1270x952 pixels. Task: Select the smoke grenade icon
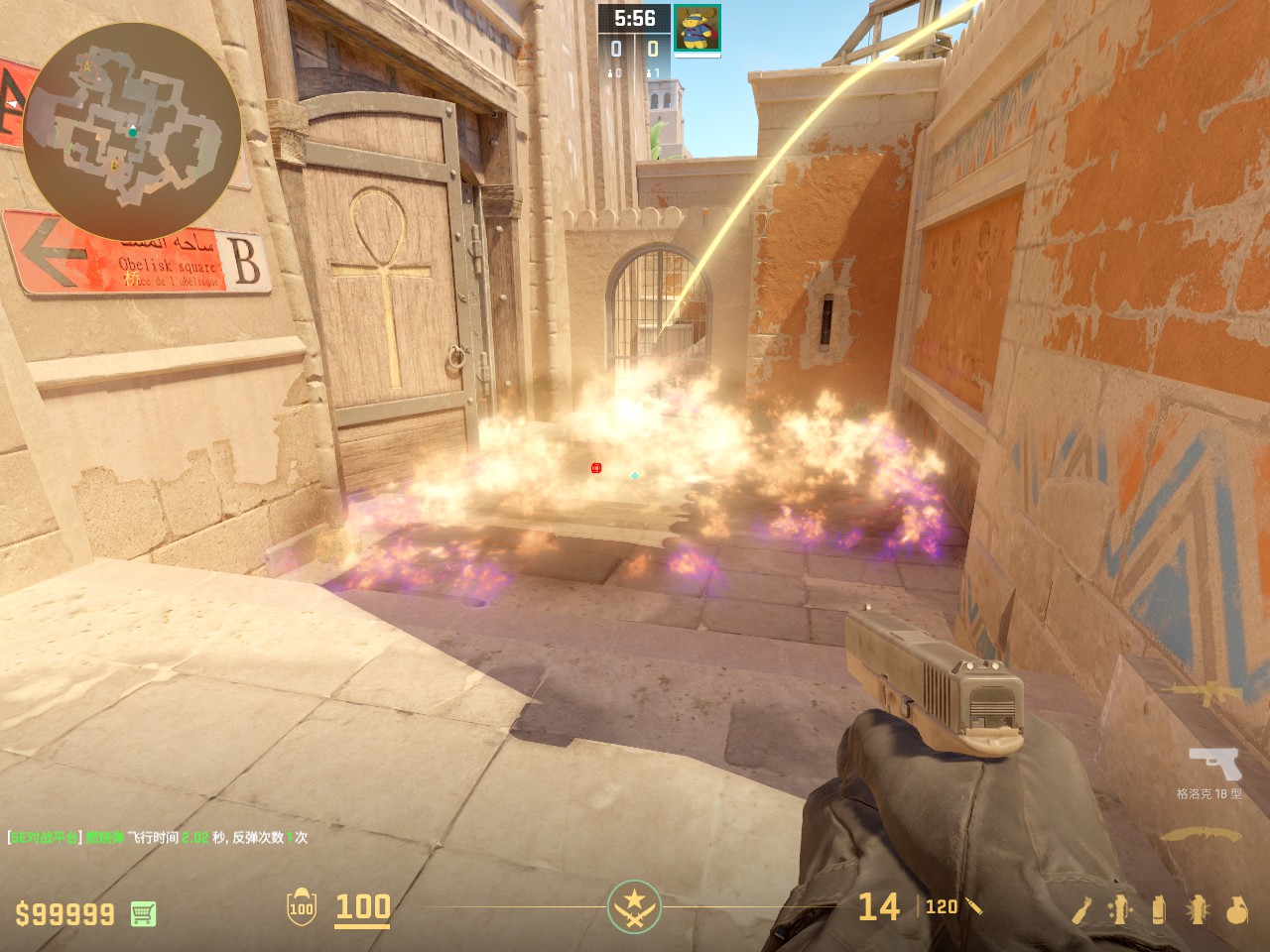click(1159, 909)
